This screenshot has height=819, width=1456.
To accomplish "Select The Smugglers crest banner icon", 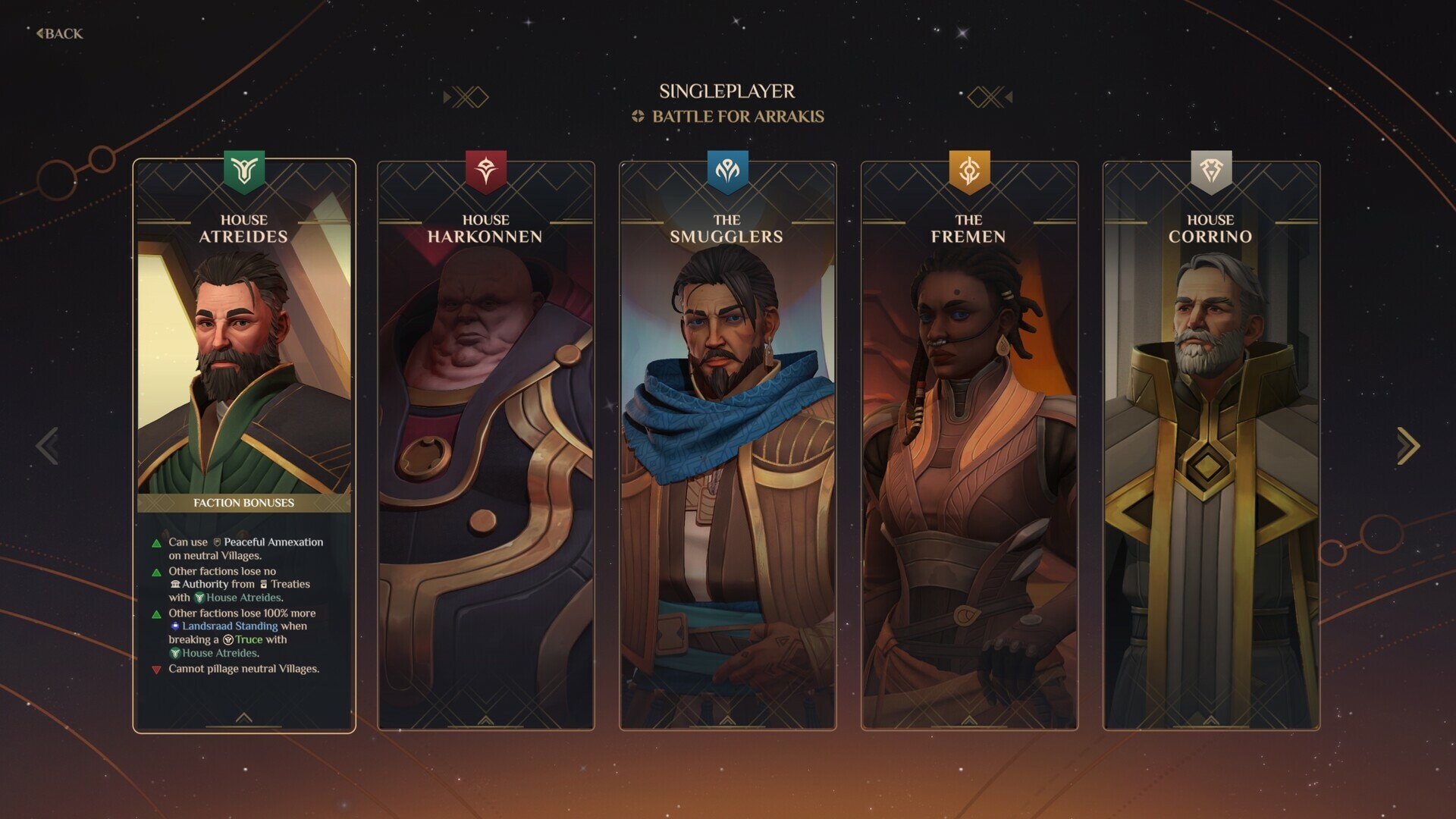I will pyautogui.click(x=726, y=168).
